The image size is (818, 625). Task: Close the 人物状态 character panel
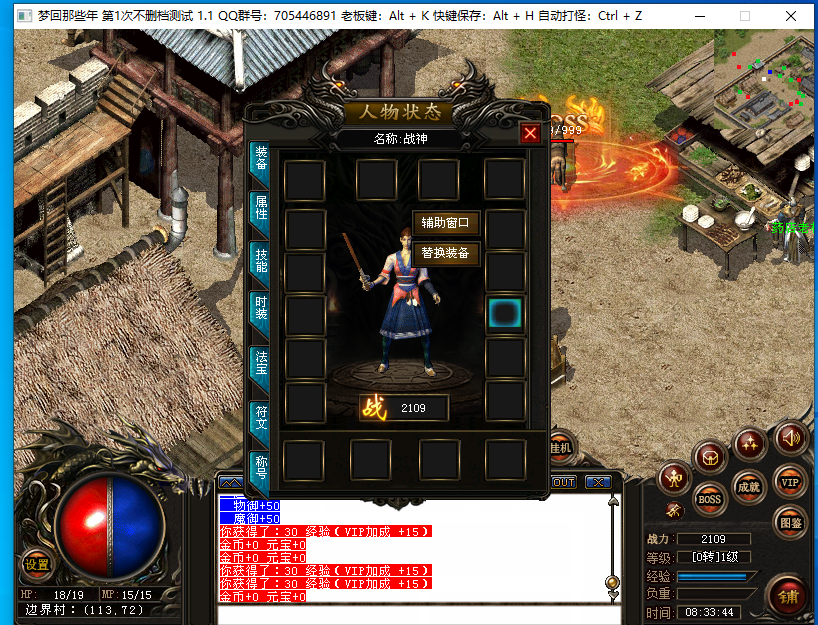[530, 133]
